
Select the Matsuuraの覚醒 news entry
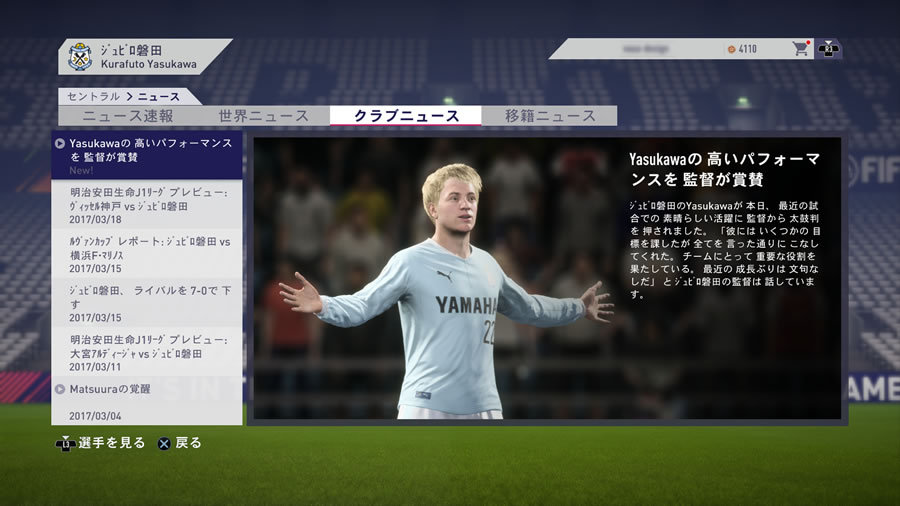coord(147,400)
